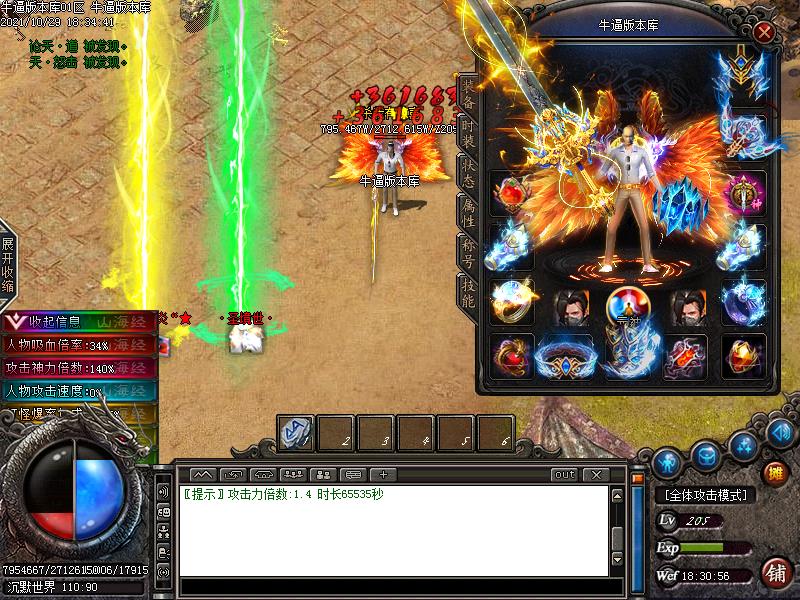Screen dimensions: 800x600
Task: Click the winged helmet equipment slot
Action: pos(742,70)
